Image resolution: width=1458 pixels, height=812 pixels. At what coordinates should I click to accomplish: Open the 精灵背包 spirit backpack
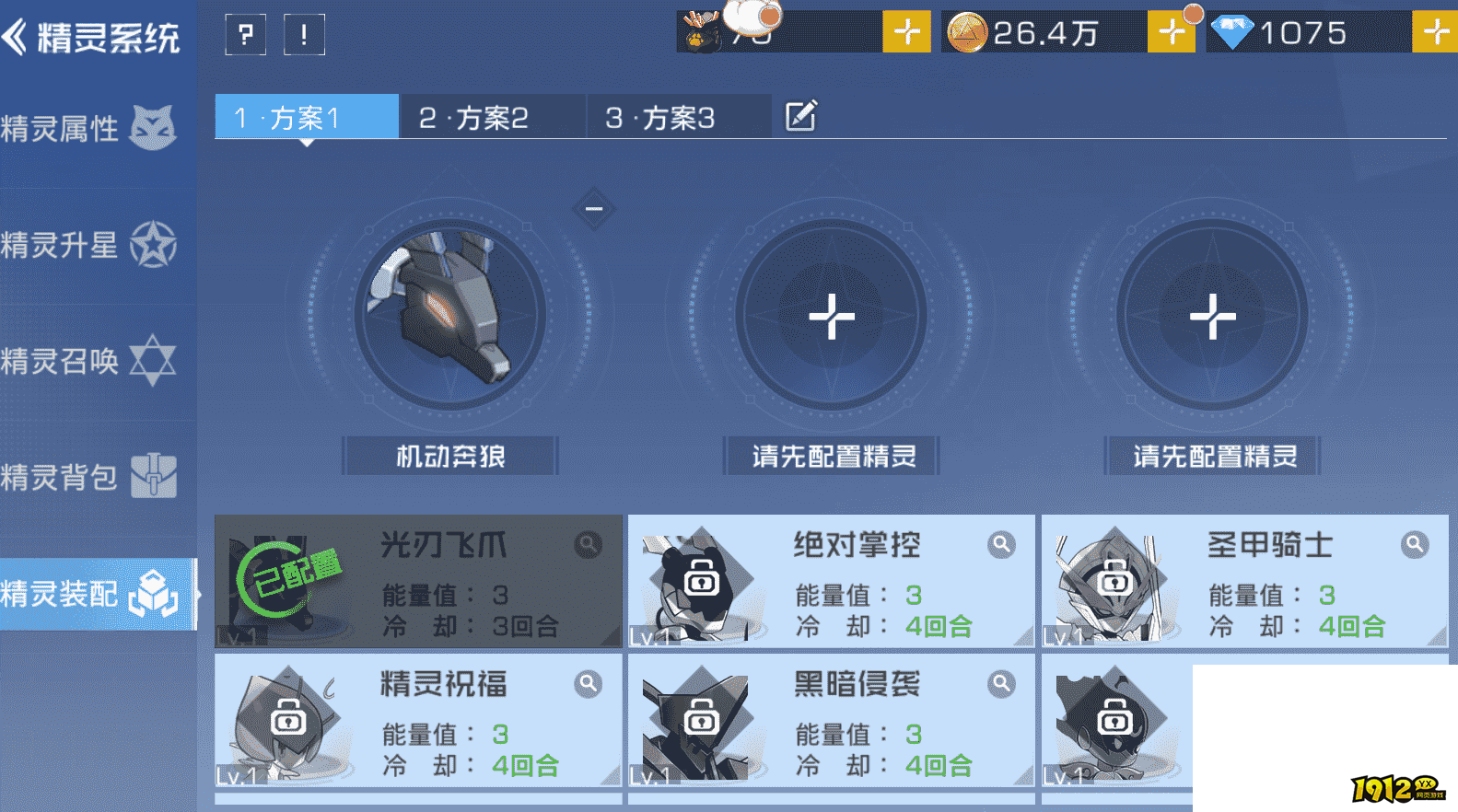pos(153,476)
